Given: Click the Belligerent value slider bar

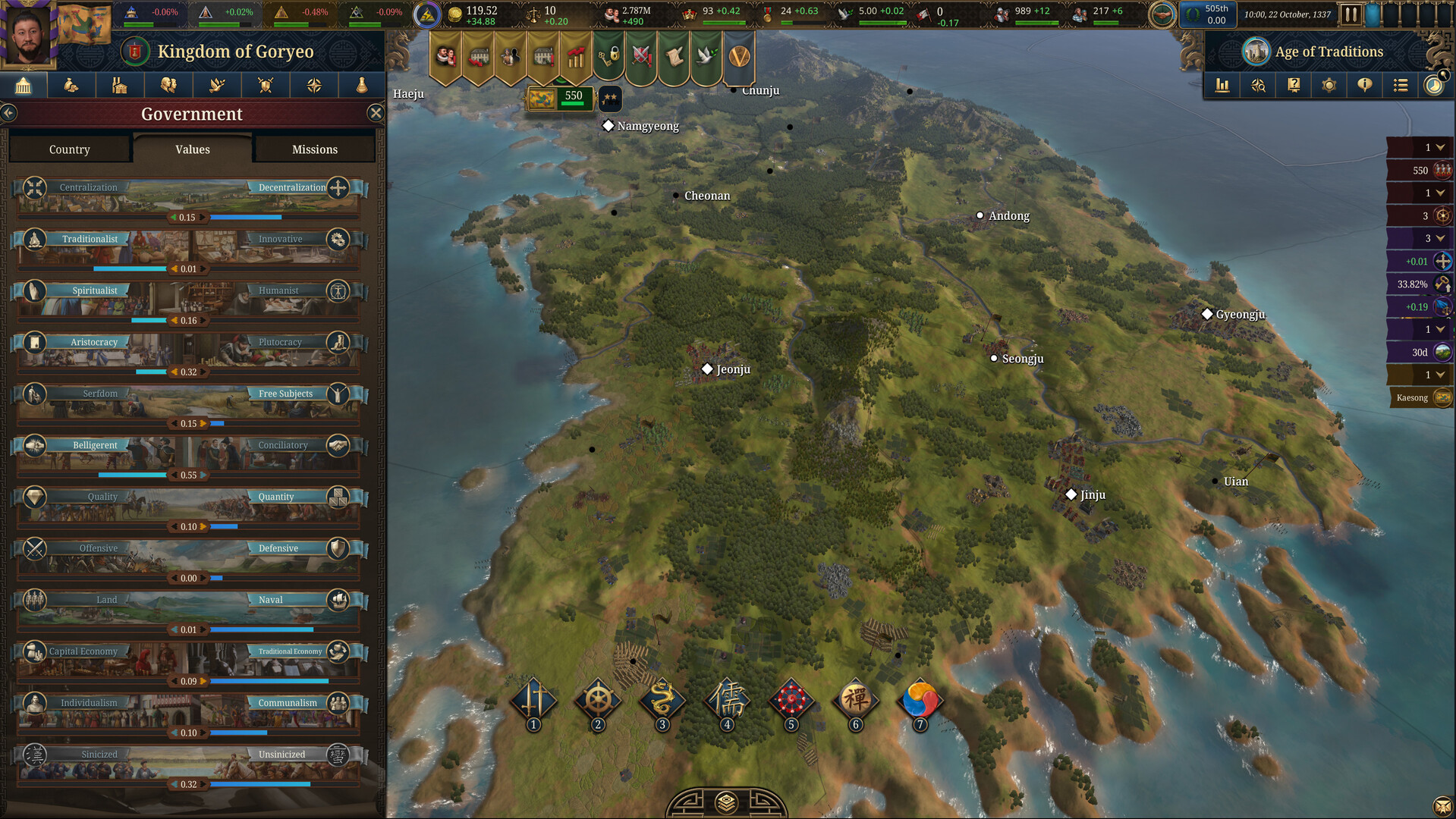Looking at the screenshot, I should coord(190,475).
